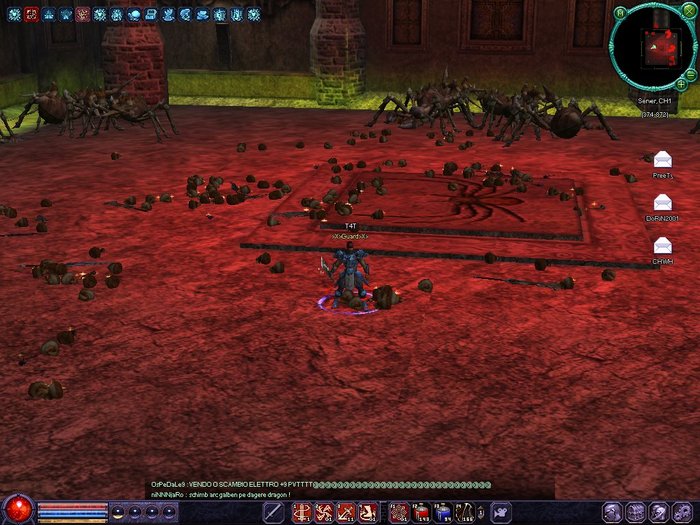700x525 pixels.
Task: Click the circular minimap display
Action: (x=652, y=48)
